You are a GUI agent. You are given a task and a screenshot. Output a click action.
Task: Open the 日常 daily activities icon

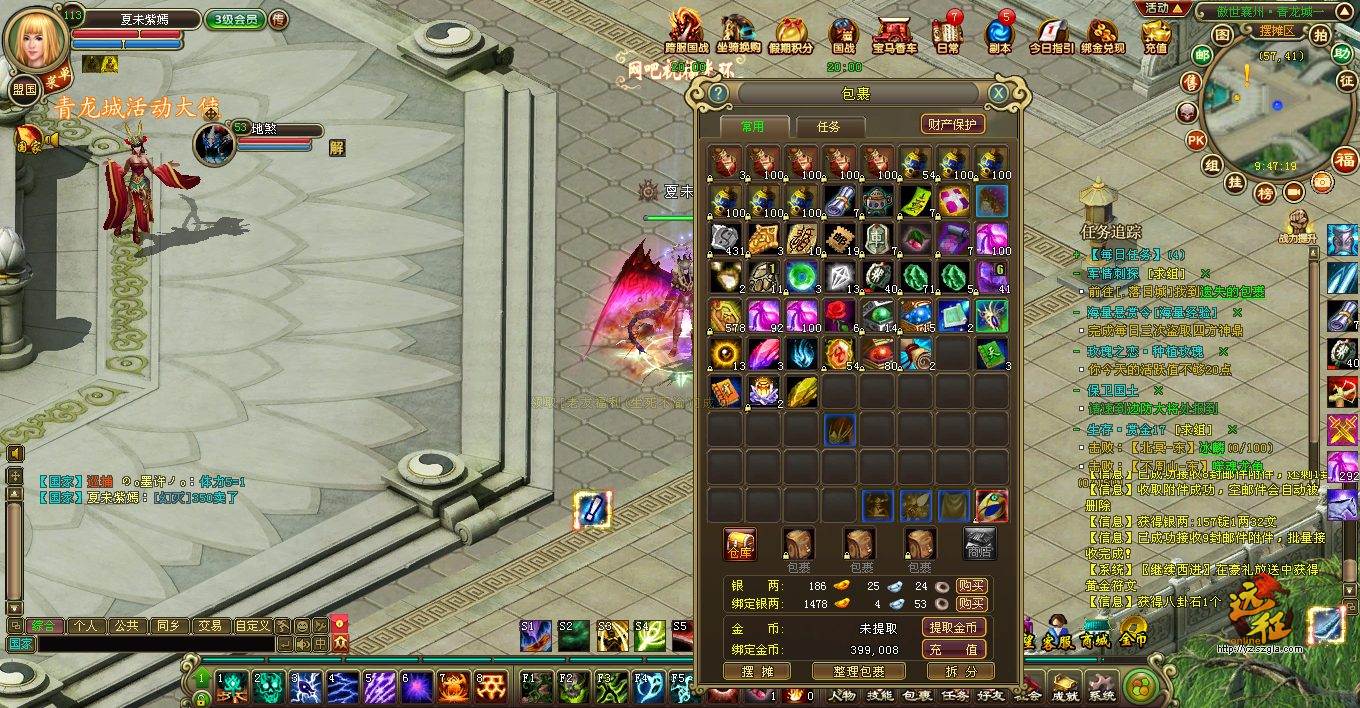[x=947, y=34]
